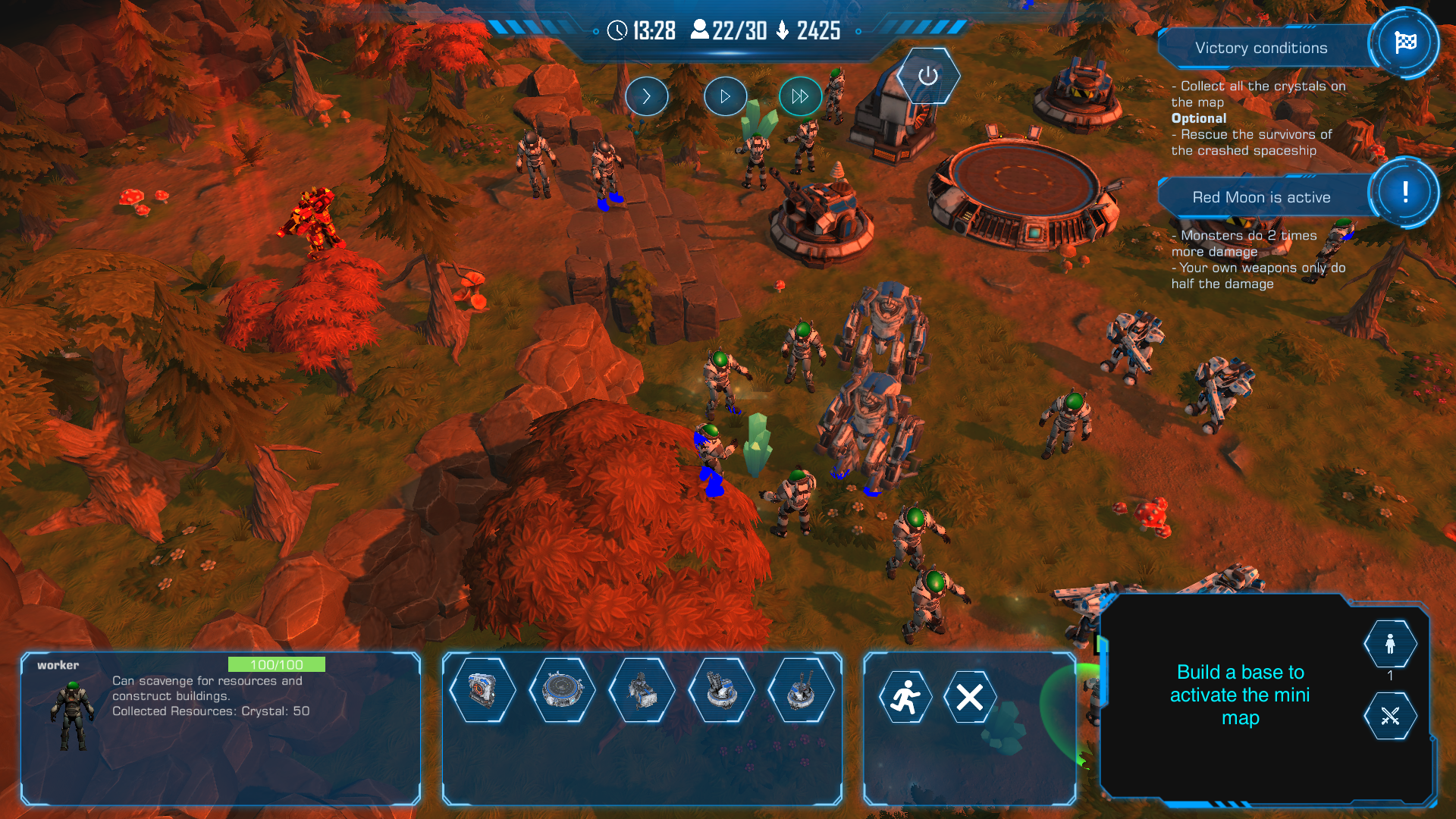Select combat units crossed swords icon
The height and width of the screenshot is (819, 1456).
click(x=1390, y=716)
